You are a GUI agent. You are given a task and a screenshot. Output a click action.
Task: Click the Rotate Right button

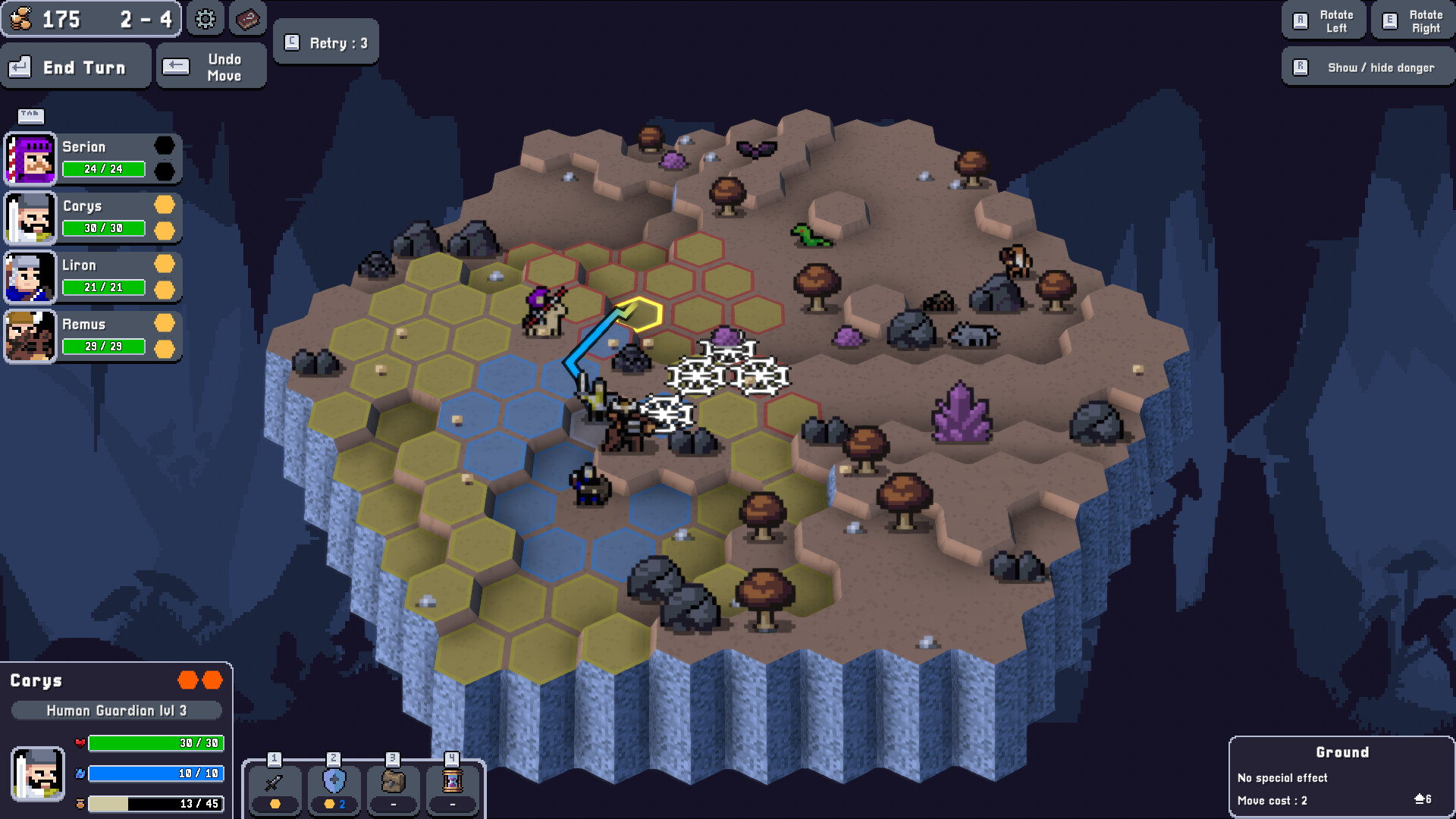click(1412, 20)
